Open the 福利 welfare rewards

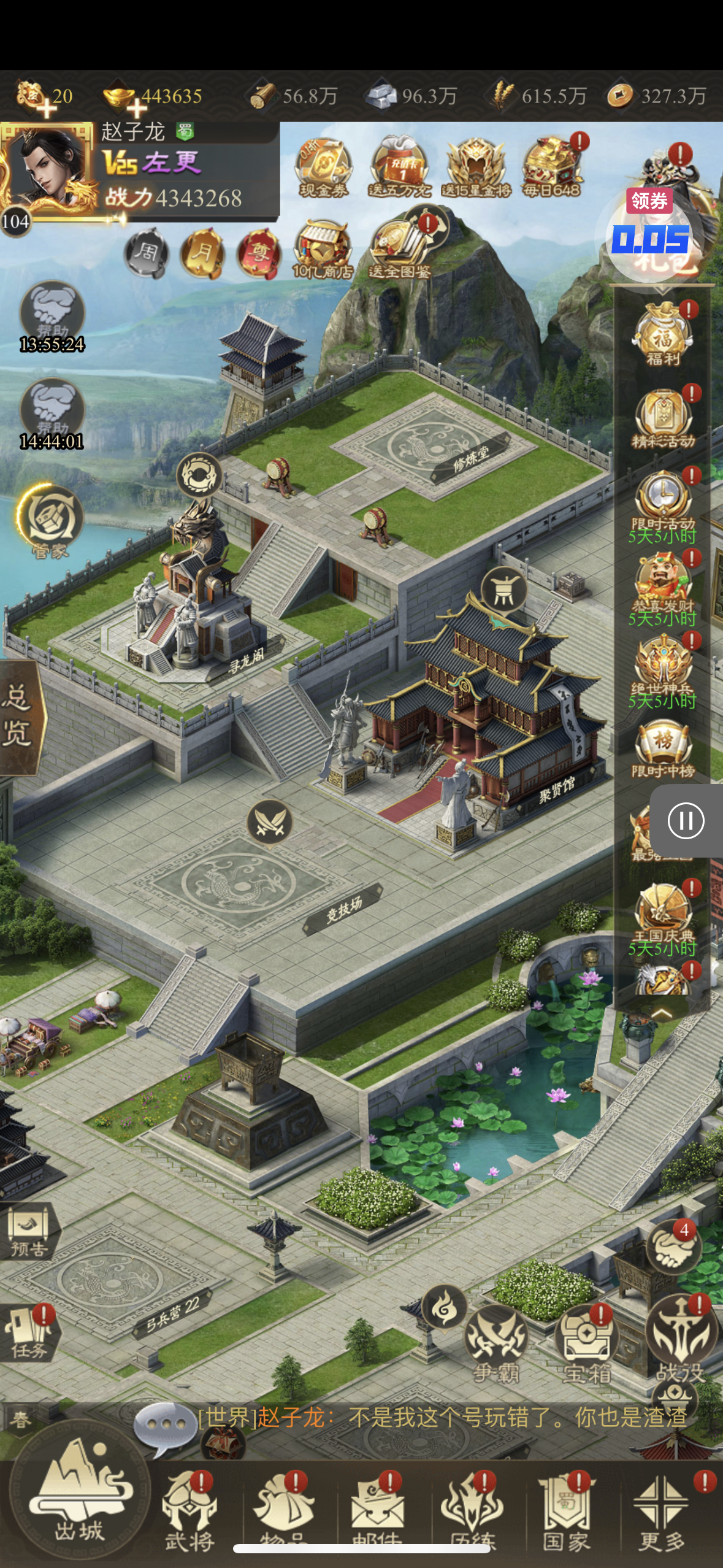[x=664, y=335]
